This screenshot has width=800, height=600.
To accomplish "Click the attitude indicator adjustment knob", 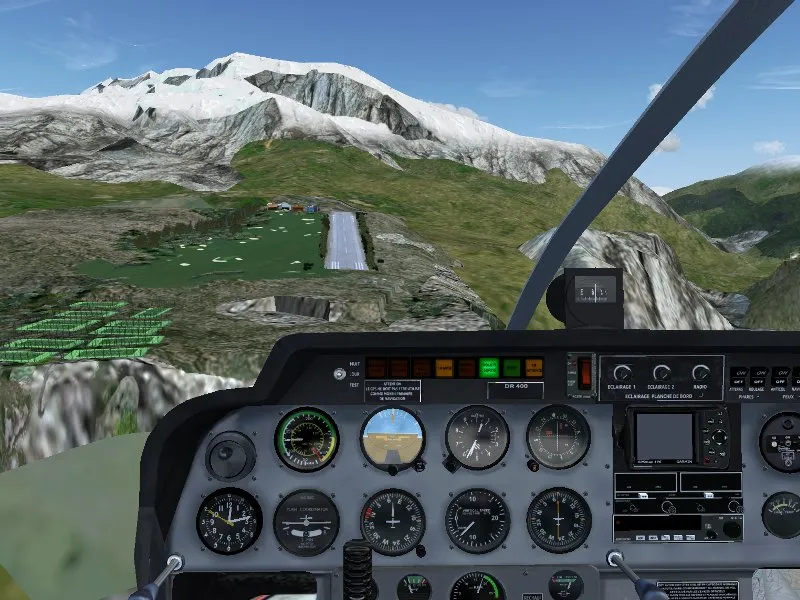I will coord(392,467).
